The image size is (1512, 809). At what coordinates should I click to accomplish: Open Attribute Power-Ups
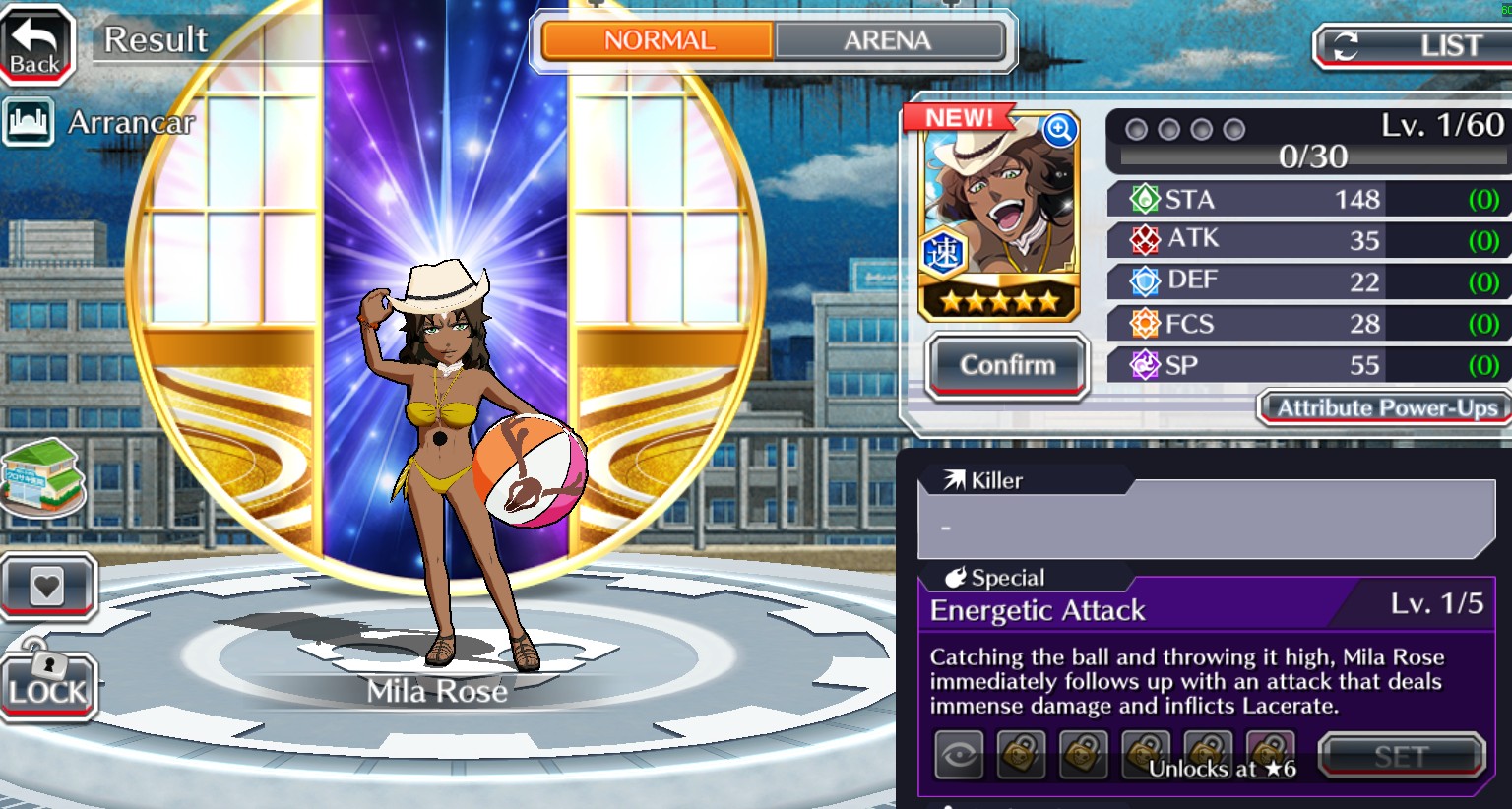[1385, 408]
